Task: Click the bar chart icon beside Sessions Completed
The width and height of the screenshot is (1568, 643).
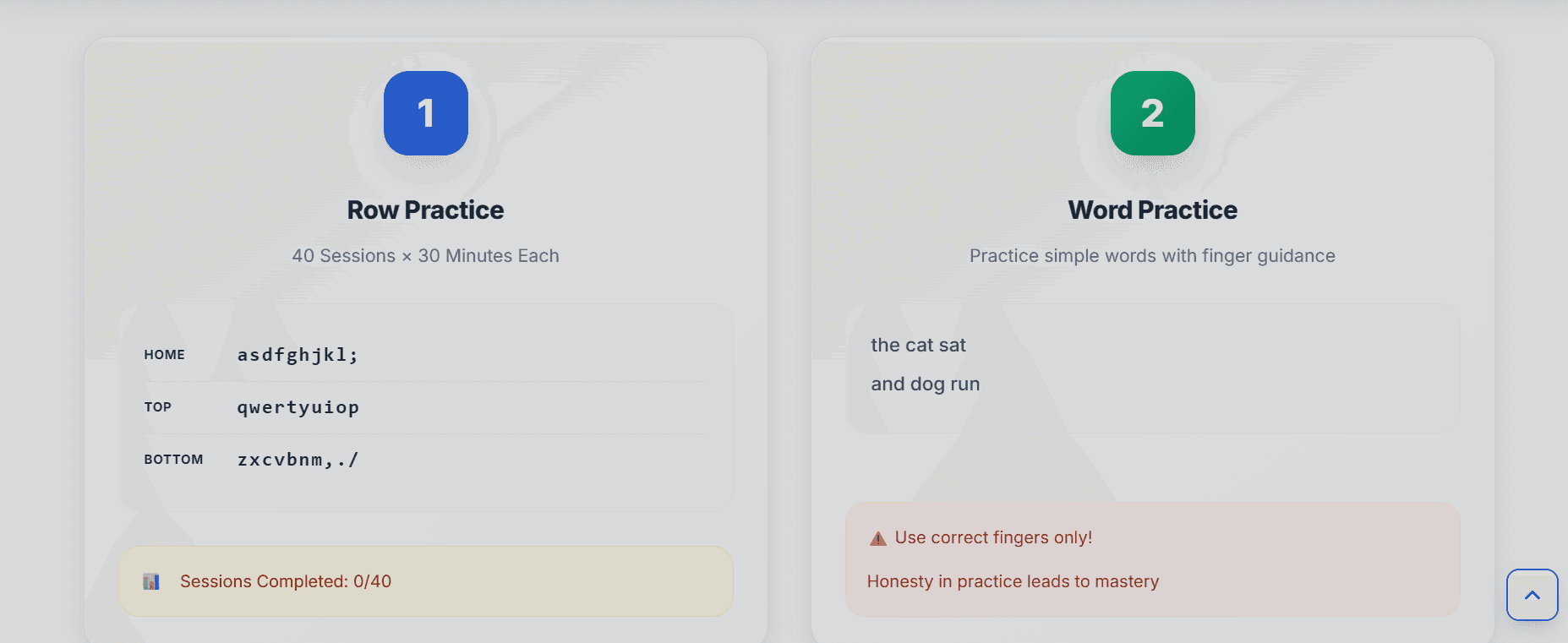Action: point(150,580)
